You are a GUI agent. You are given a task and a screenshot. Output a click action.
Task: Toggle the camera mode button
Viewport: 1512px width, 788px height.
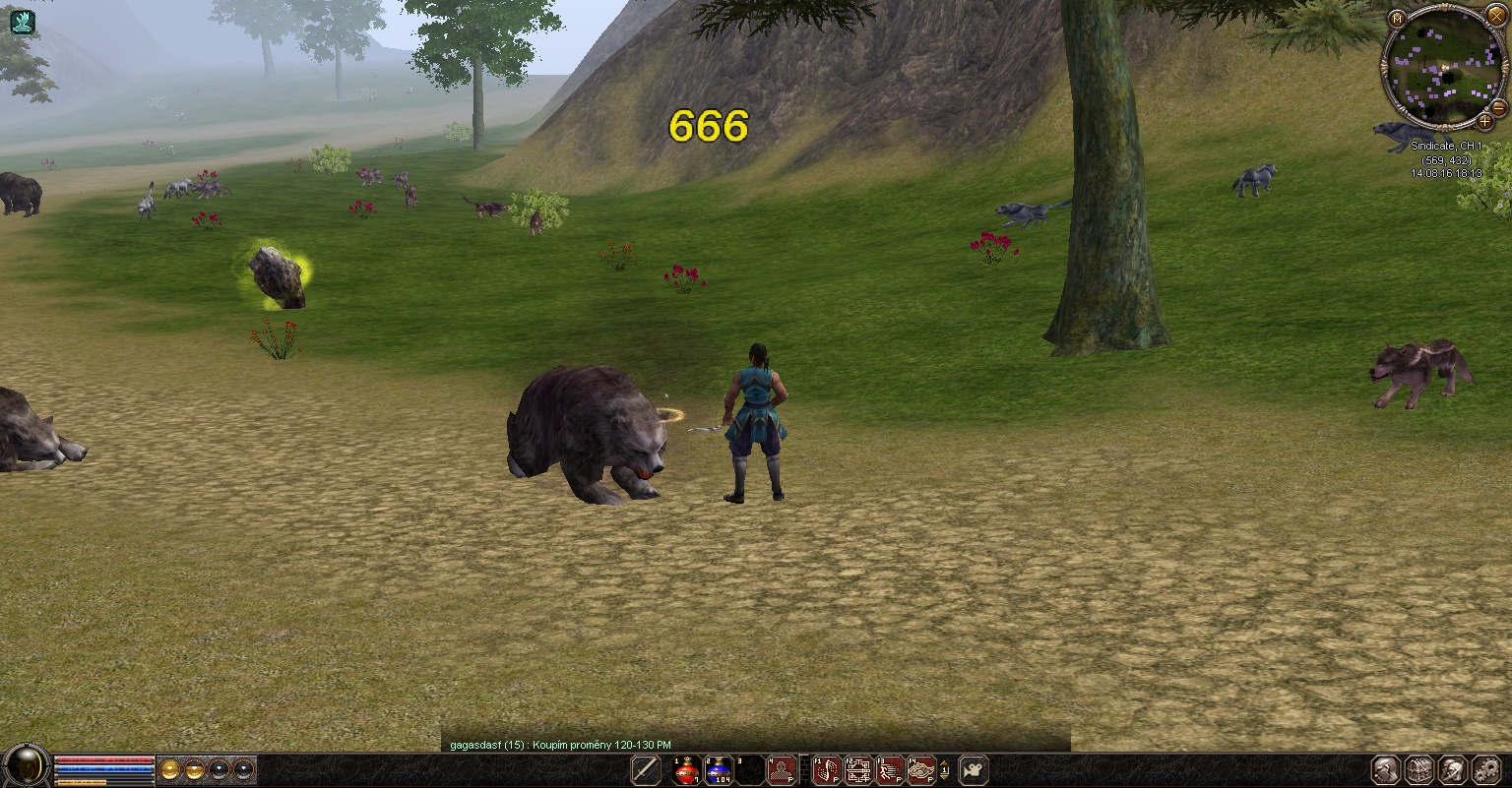974,770
